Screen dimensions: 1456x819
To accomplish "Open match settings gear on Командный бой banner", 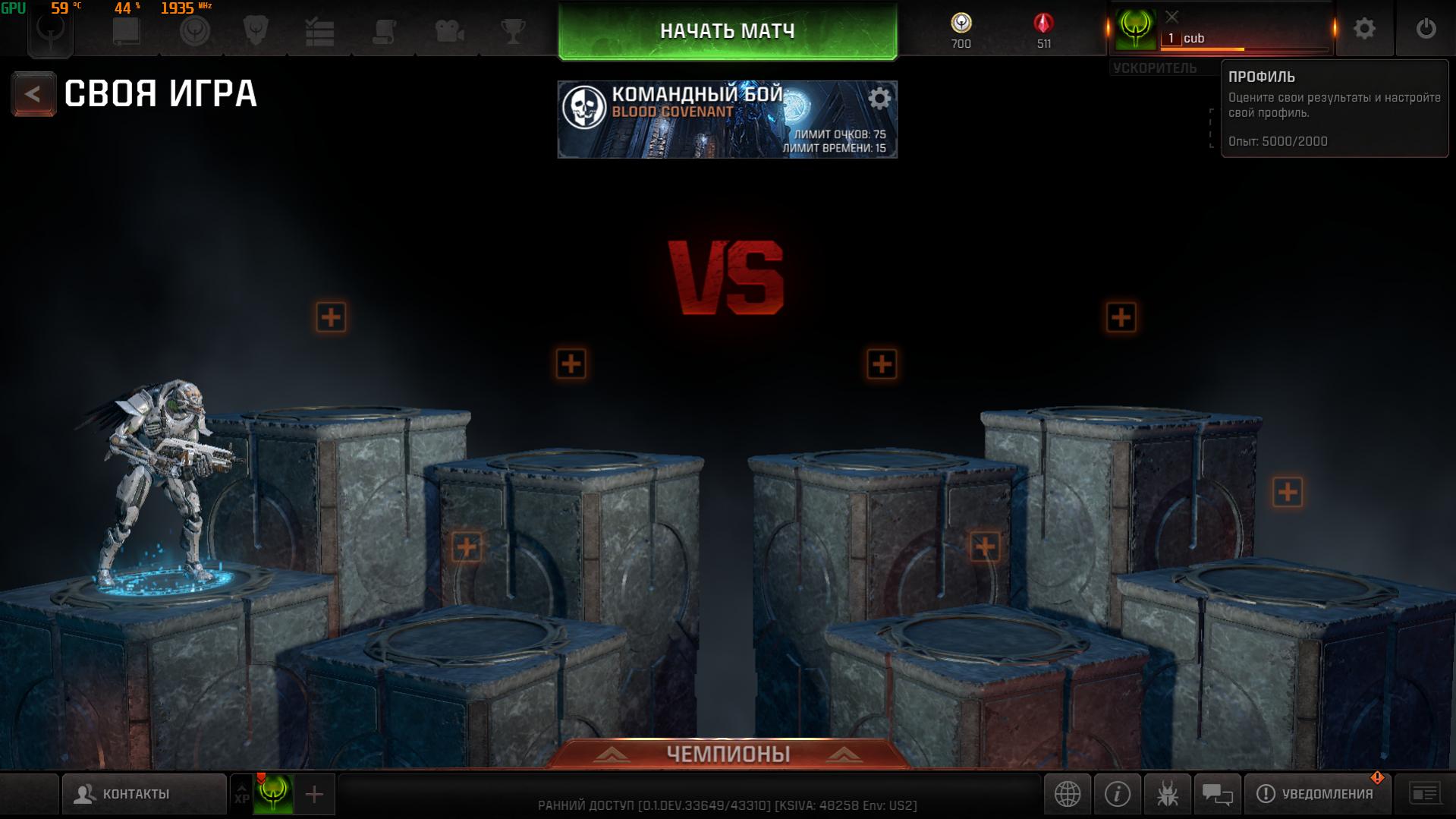I will (x=879, y=99).
